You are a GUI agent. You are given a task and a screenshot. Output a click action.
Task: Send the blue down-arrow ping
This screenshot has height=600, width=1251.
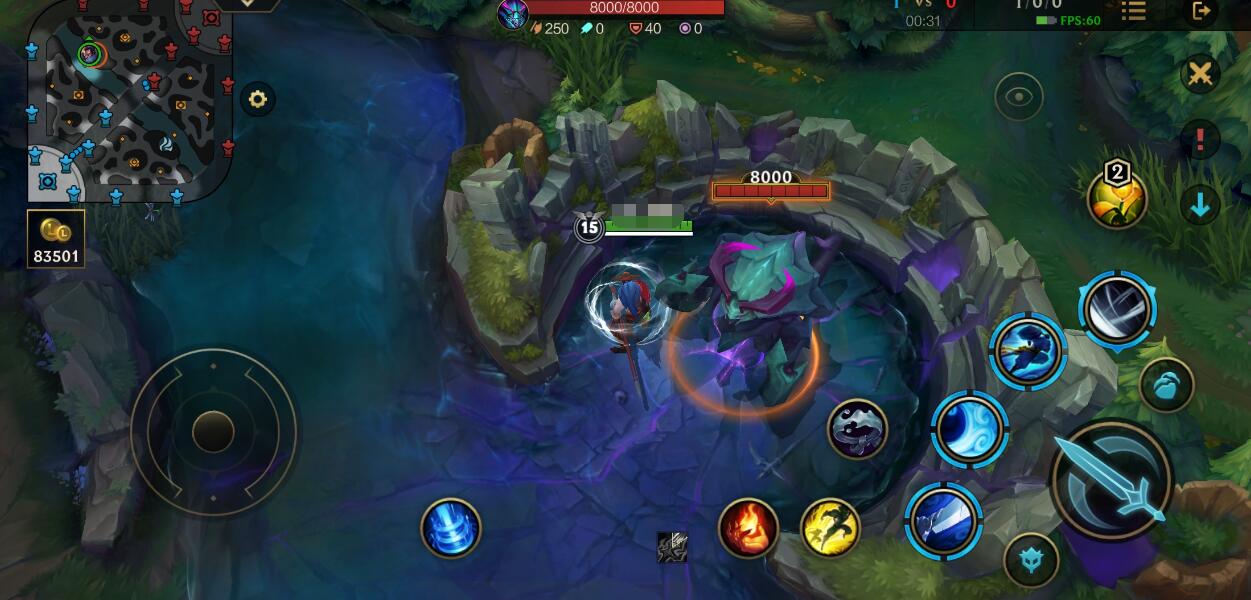(x=1200, y=205)
